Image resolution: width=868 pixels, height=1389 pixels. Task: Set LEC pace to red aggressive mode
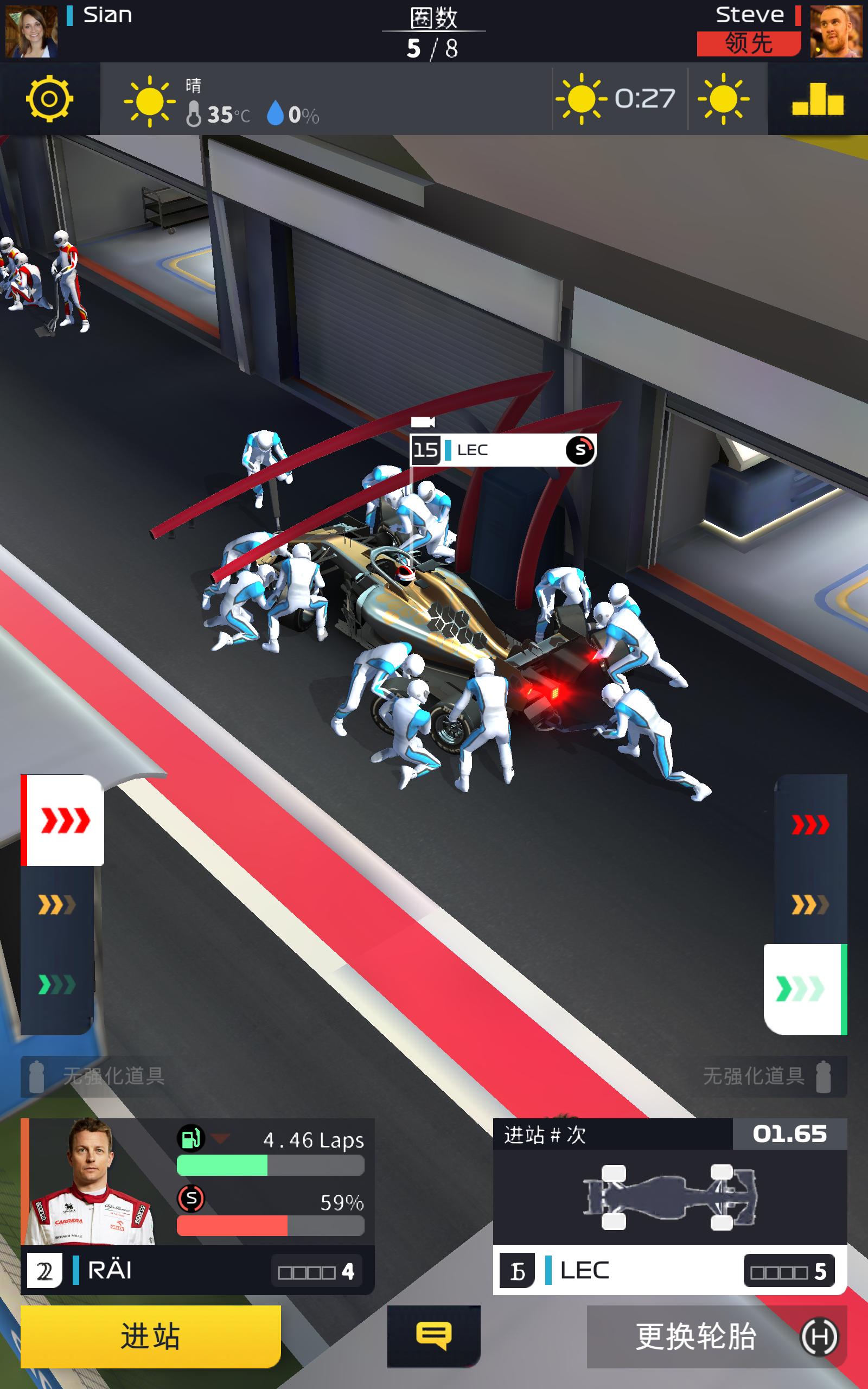pos(810,824)
